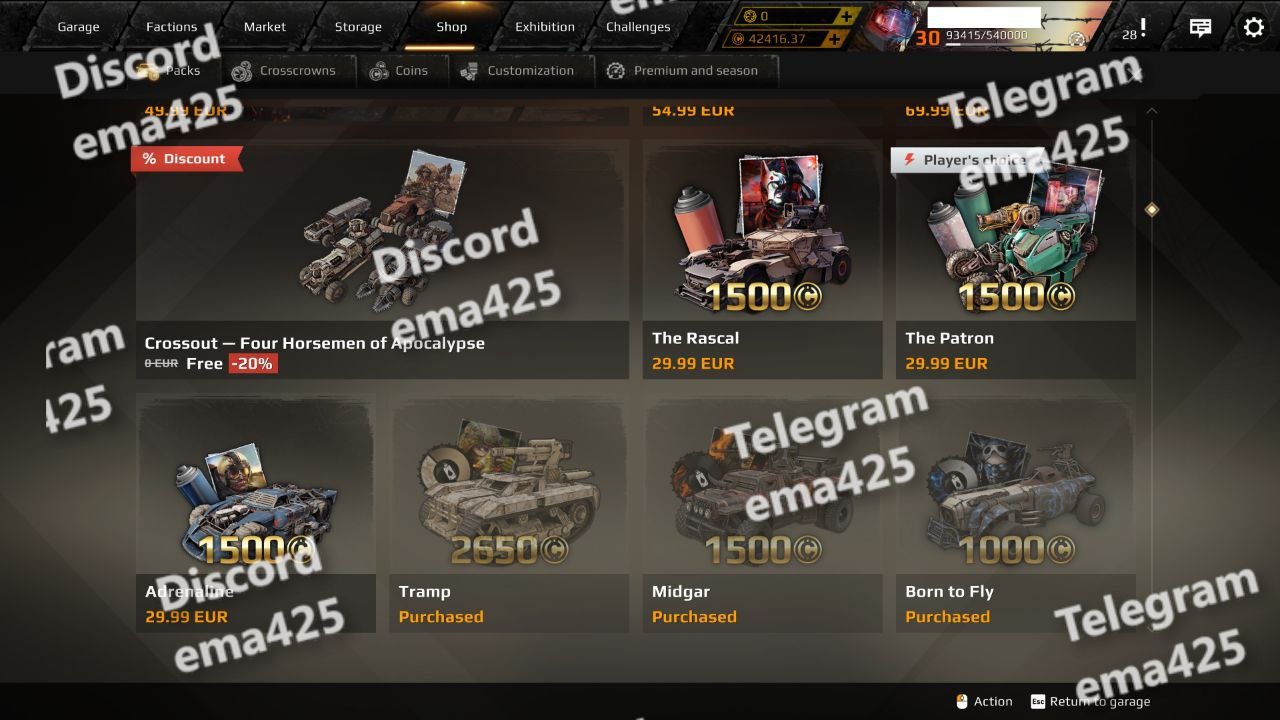Open the Garage tab
1280x720 pixels.
[x=78, y=27]
